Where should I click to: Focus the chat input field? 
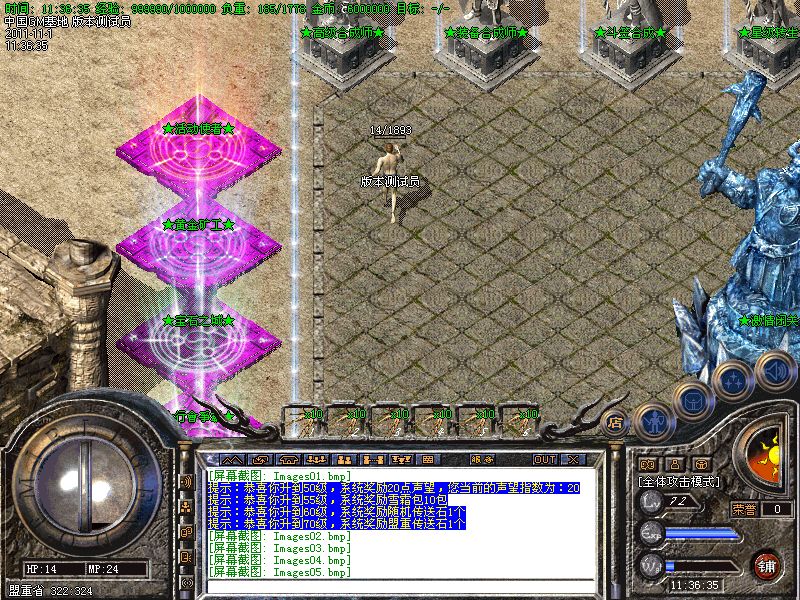point(400,587)
